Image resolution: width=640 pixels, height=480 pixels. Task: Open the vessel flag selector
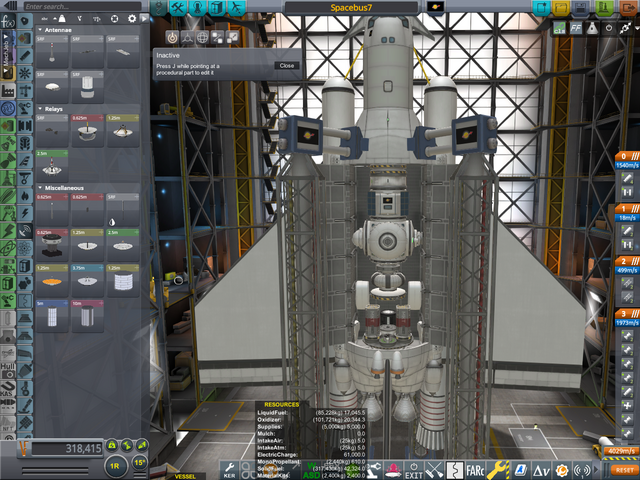pos(435,7)
